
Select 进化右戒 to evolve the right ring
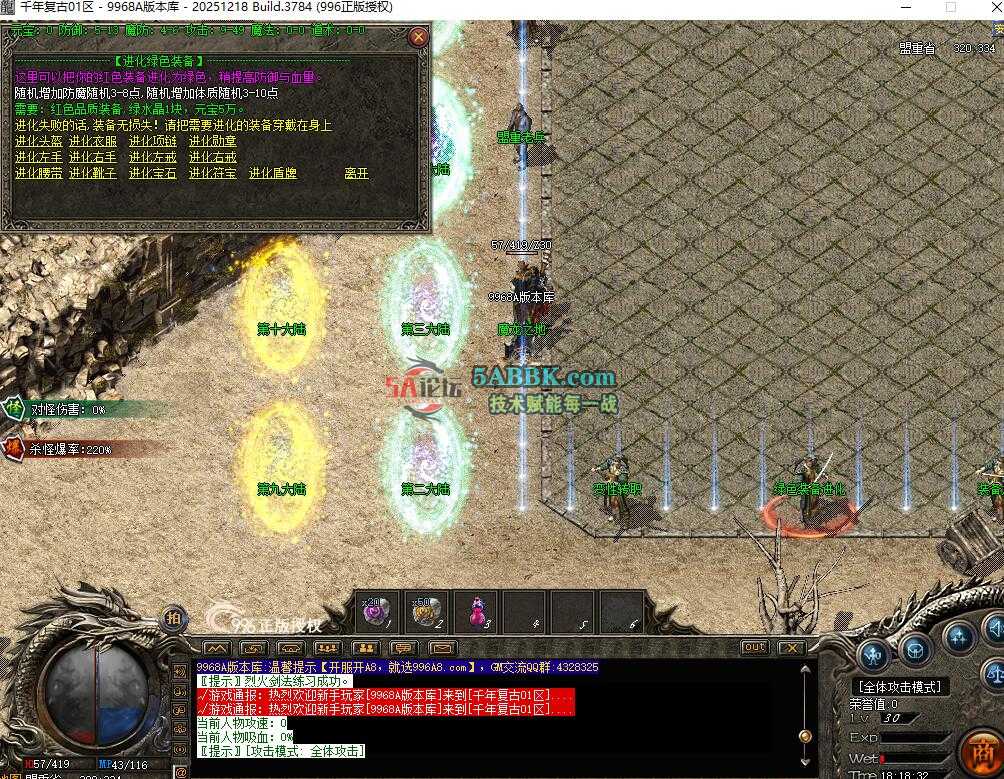213,157
